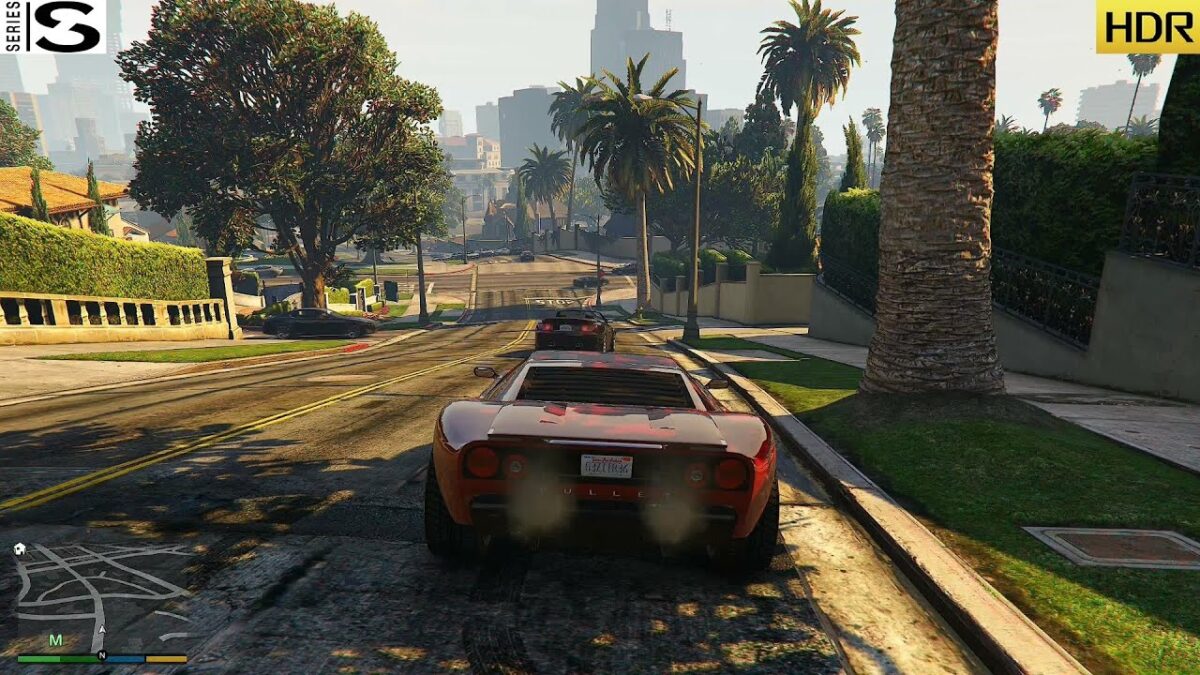Select the white house blip on minimap
1200x675 pixels.
point(20,549)
